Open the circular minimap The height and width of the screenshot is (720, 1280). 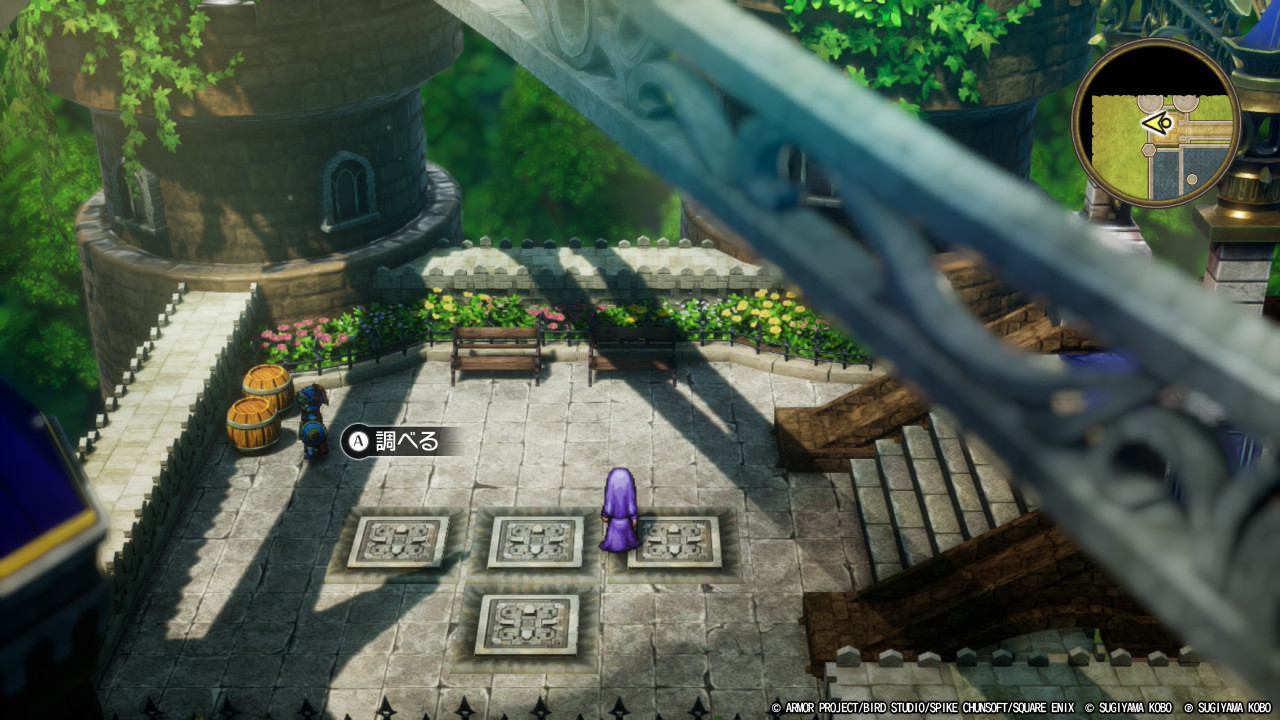tap(1156, 123)
